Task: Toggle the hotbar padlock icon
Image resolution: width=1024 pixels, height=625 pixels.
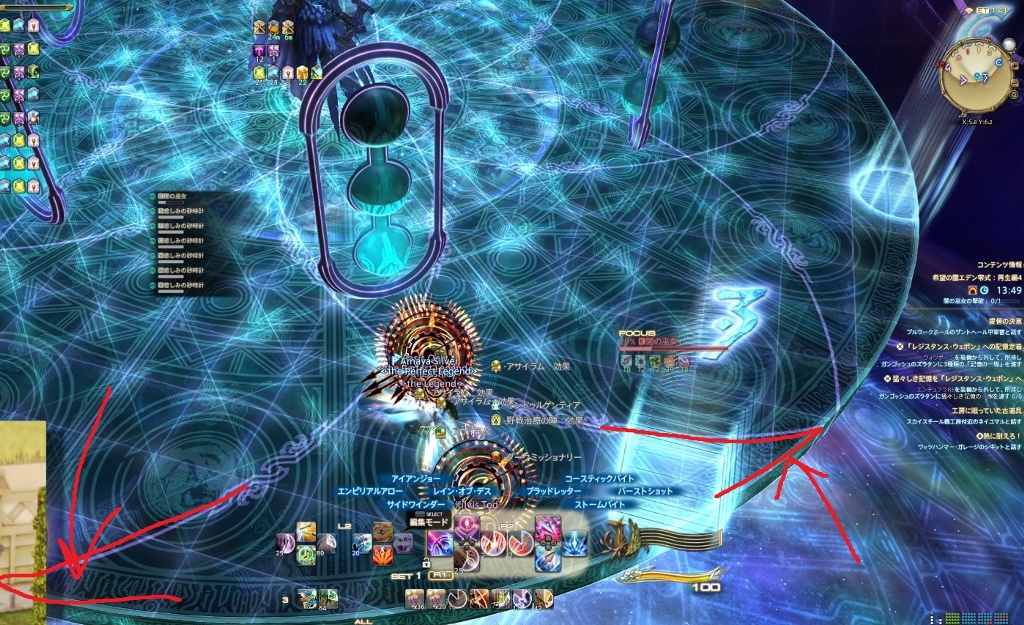Action: 426,563
